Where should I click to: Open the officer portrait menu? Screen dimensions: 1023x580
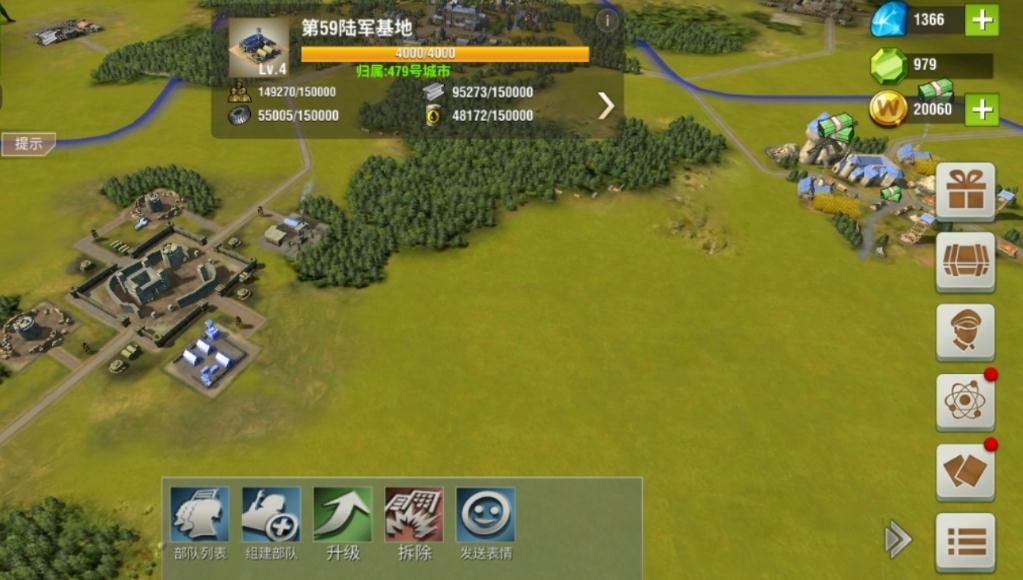click(x=965, y=332)
